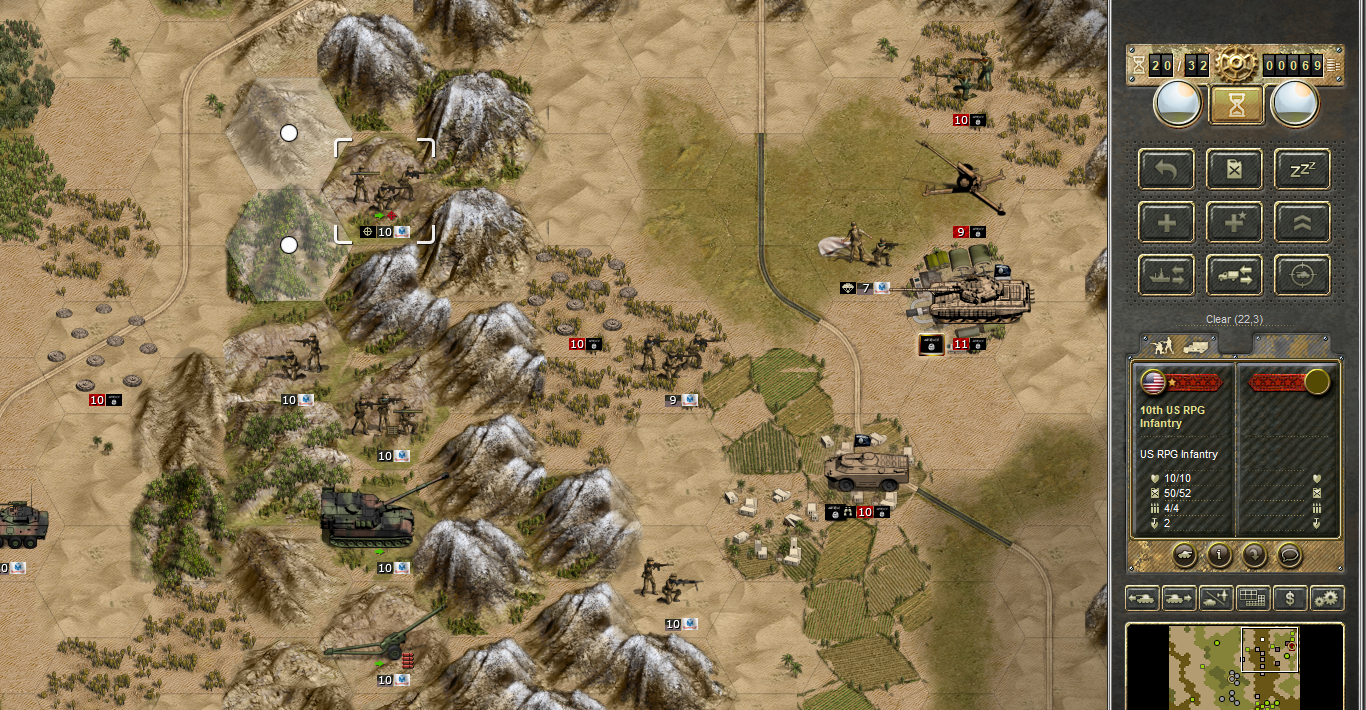Click the speech bubble button
Screen dimensions: 1366x710
coord(1290,553)
